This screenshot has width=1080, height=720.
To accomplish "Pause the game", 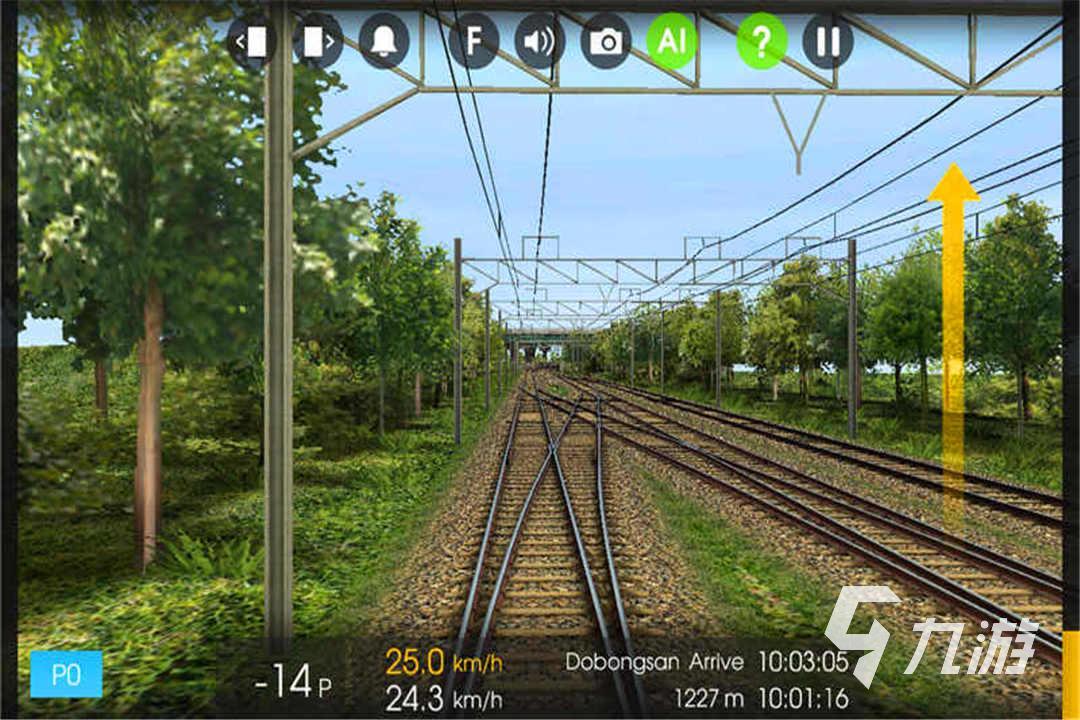I will click(828, 41).
